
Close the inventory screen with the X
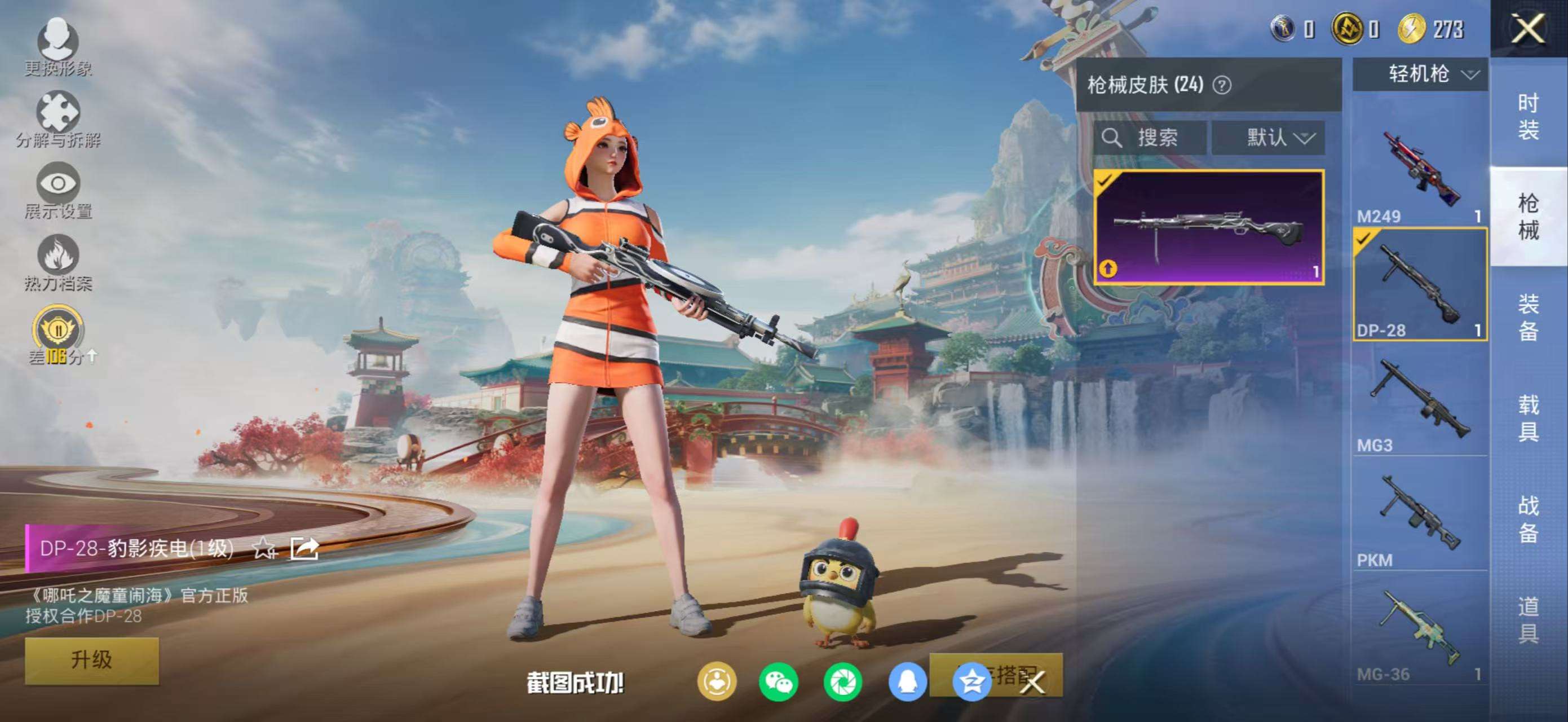click(x=1528, y=29)
